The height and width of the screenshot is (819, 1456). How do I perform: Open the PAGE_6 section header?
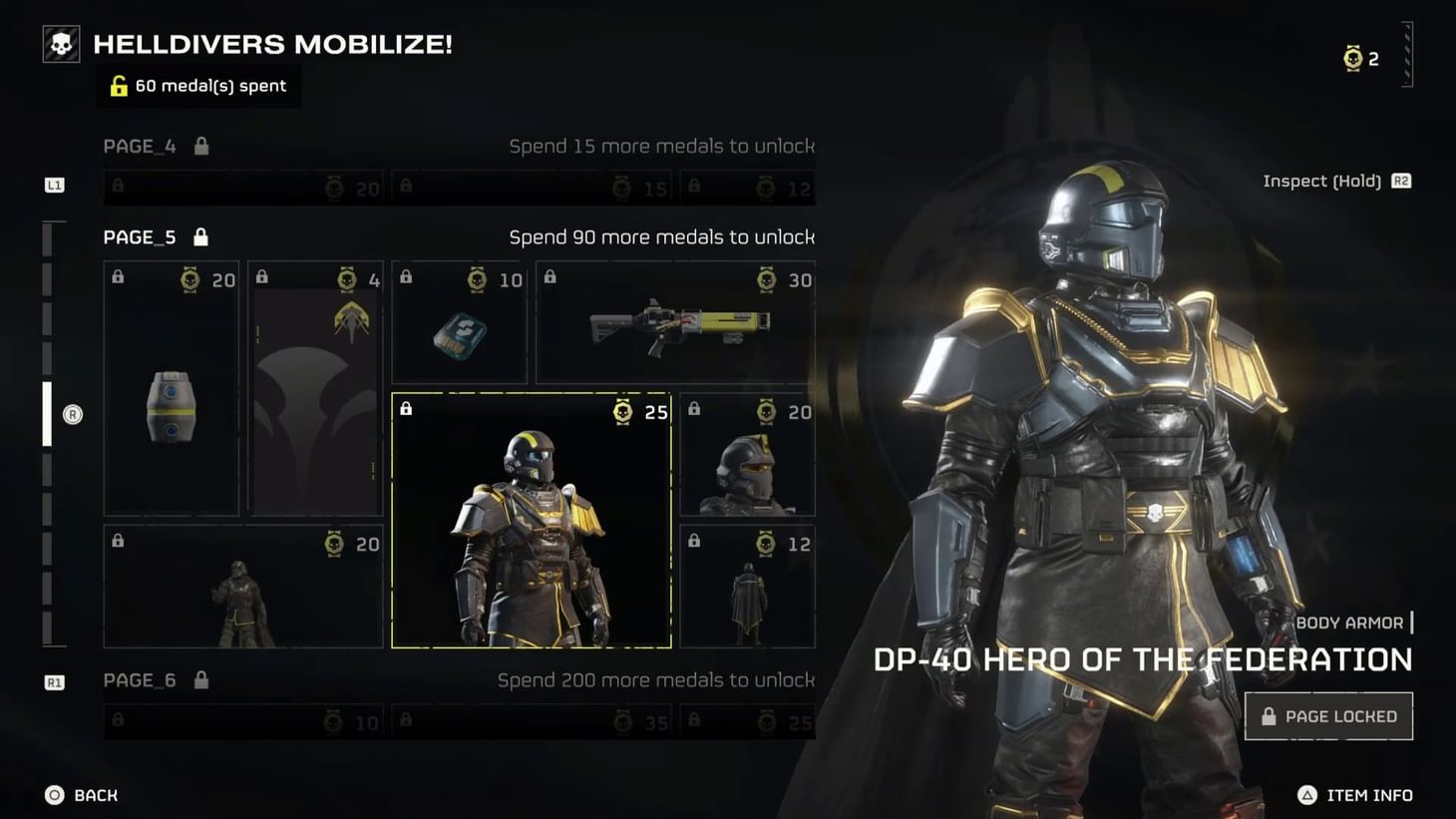click(x=140, y=679)
